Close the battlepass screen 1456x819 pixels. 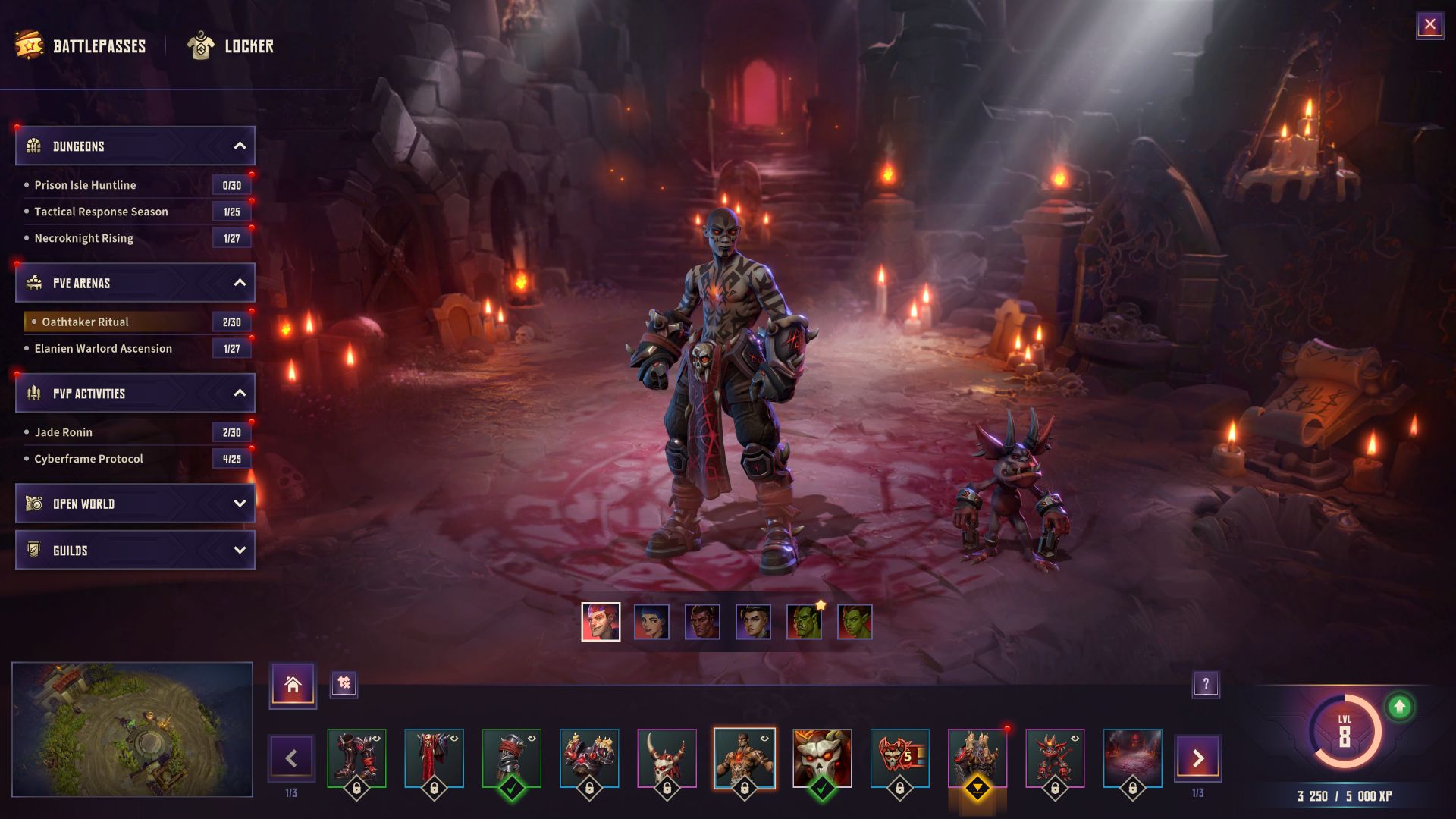(x=1429, y=25)
